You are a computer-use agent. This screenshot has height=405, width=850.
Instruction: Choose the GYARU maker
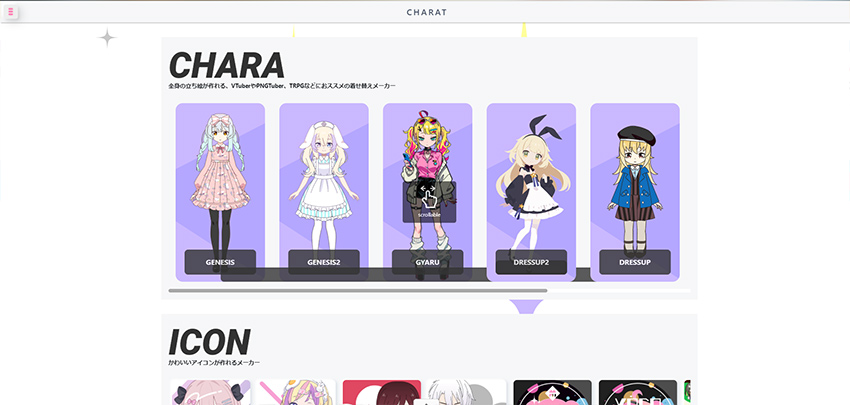[428, 262]
